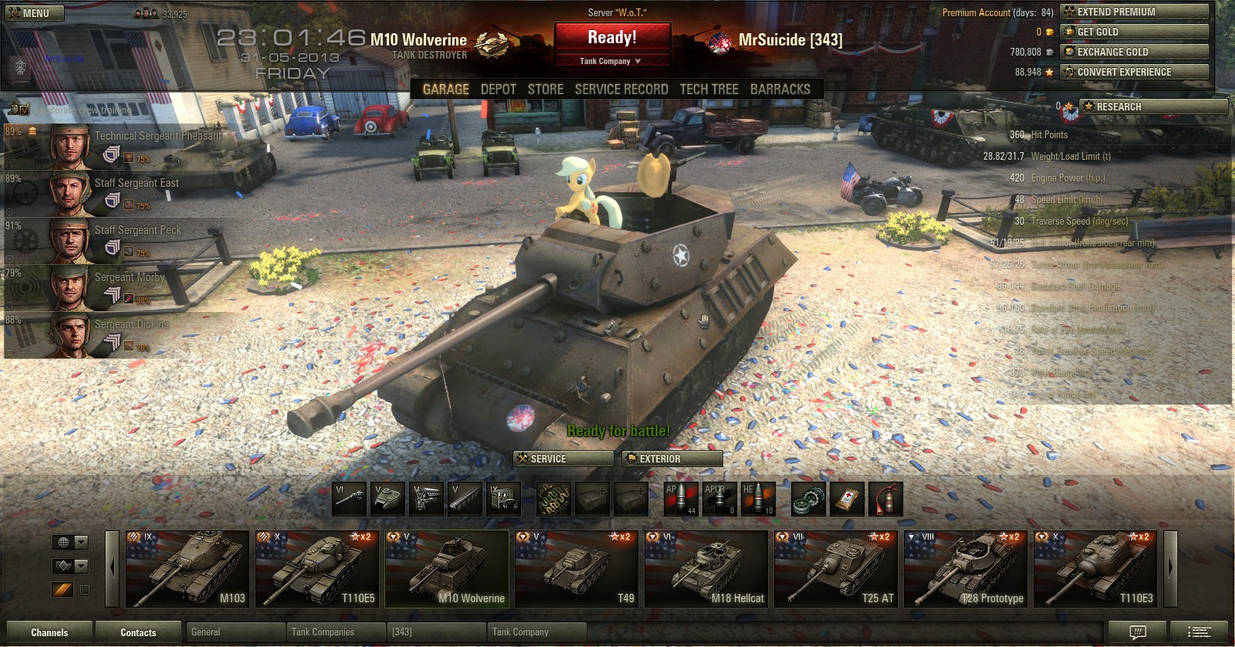Viewport: 1235px width, 647px height.
Task: Click the red Ready! button
Action: click(x=611, y=38)
